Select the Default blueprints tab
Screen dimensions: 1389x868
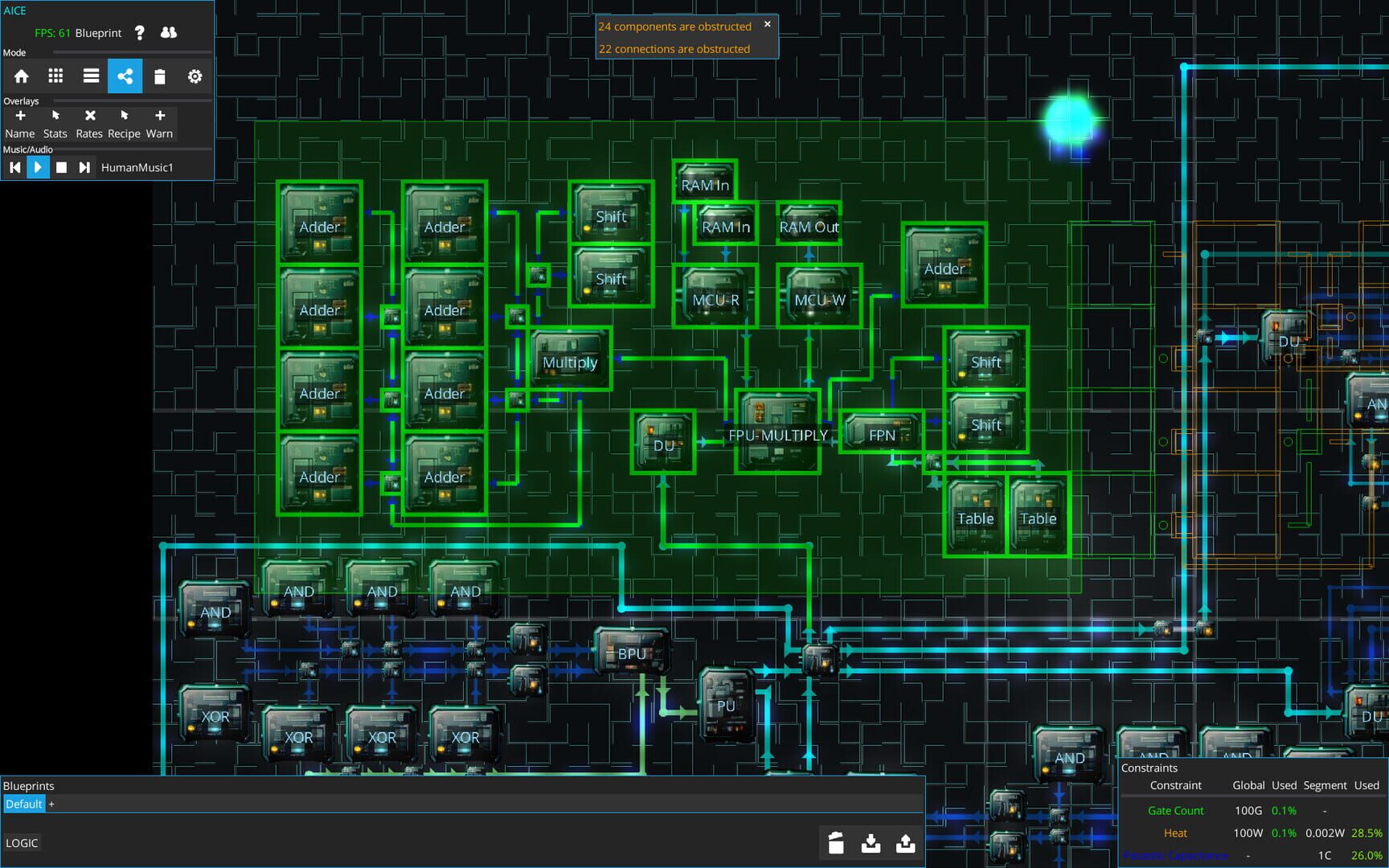tap(23, 804)
